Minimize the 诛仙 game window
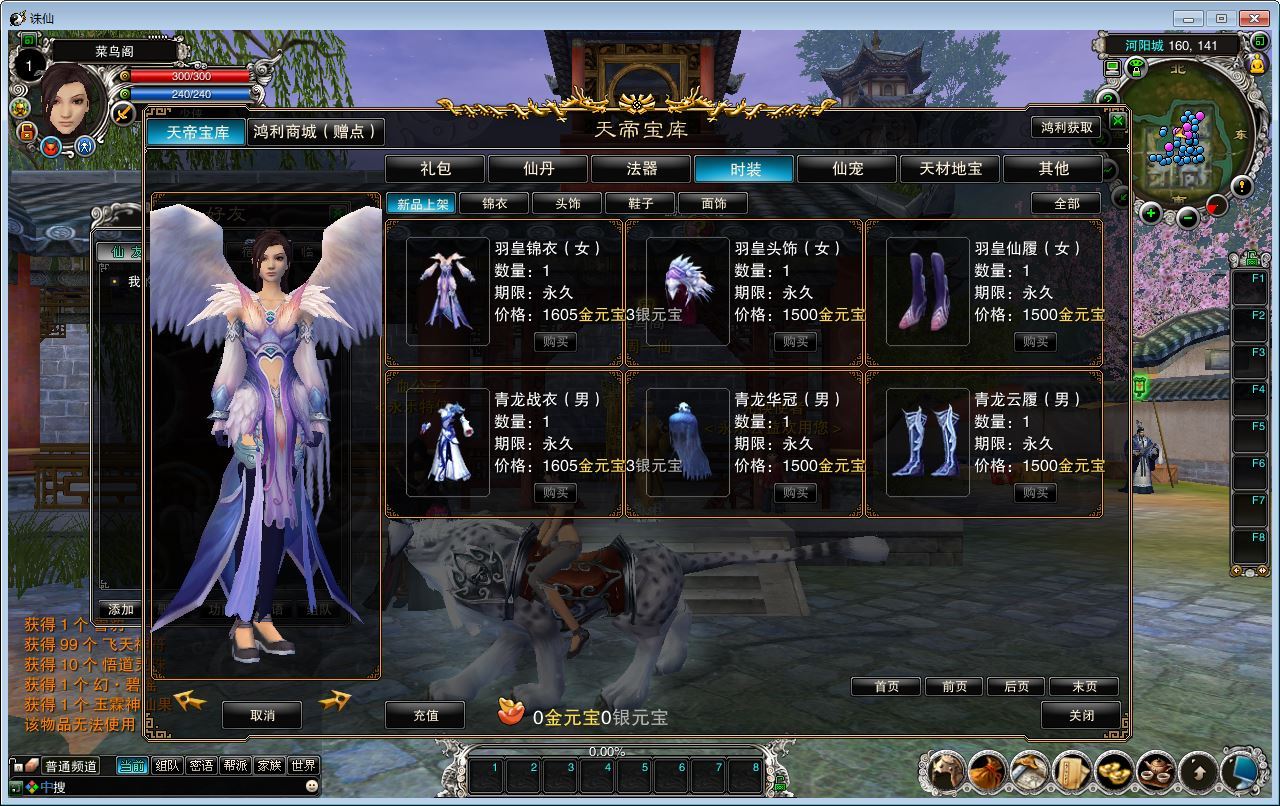Image resolution: width=1280 pixels, height=806 pixels. click(1191, 17)
